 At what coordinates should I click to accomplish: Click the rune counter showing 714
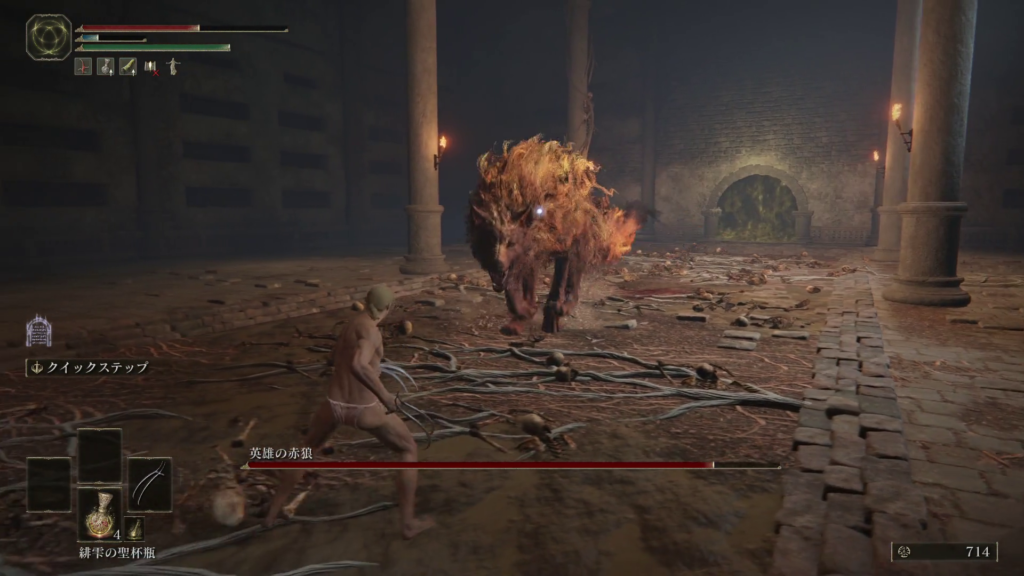pyautogui.click(x=944, y=551)
